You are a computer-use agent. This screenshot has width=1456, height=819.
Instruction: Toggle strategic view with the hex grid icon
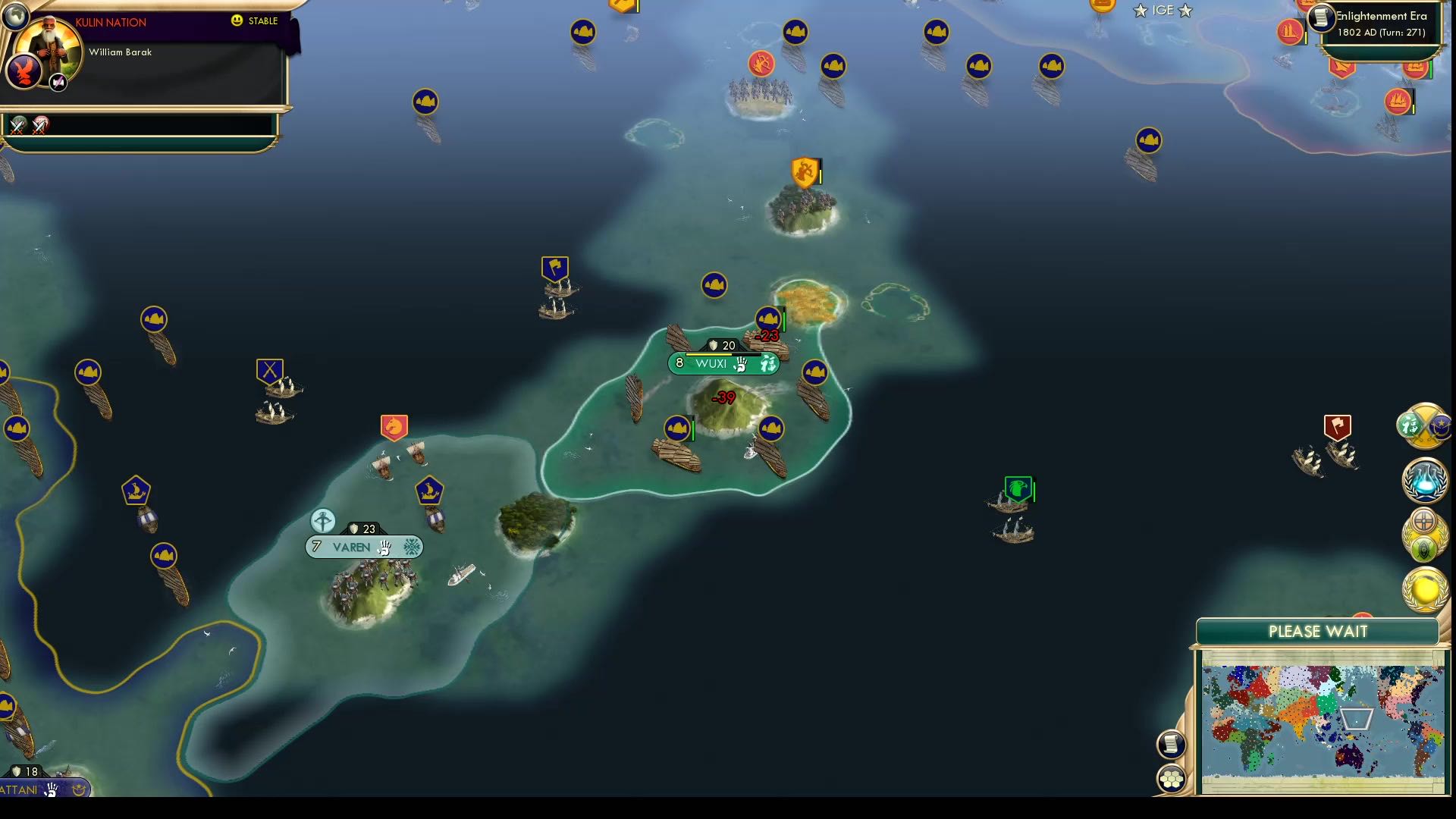coord(1172,777)
